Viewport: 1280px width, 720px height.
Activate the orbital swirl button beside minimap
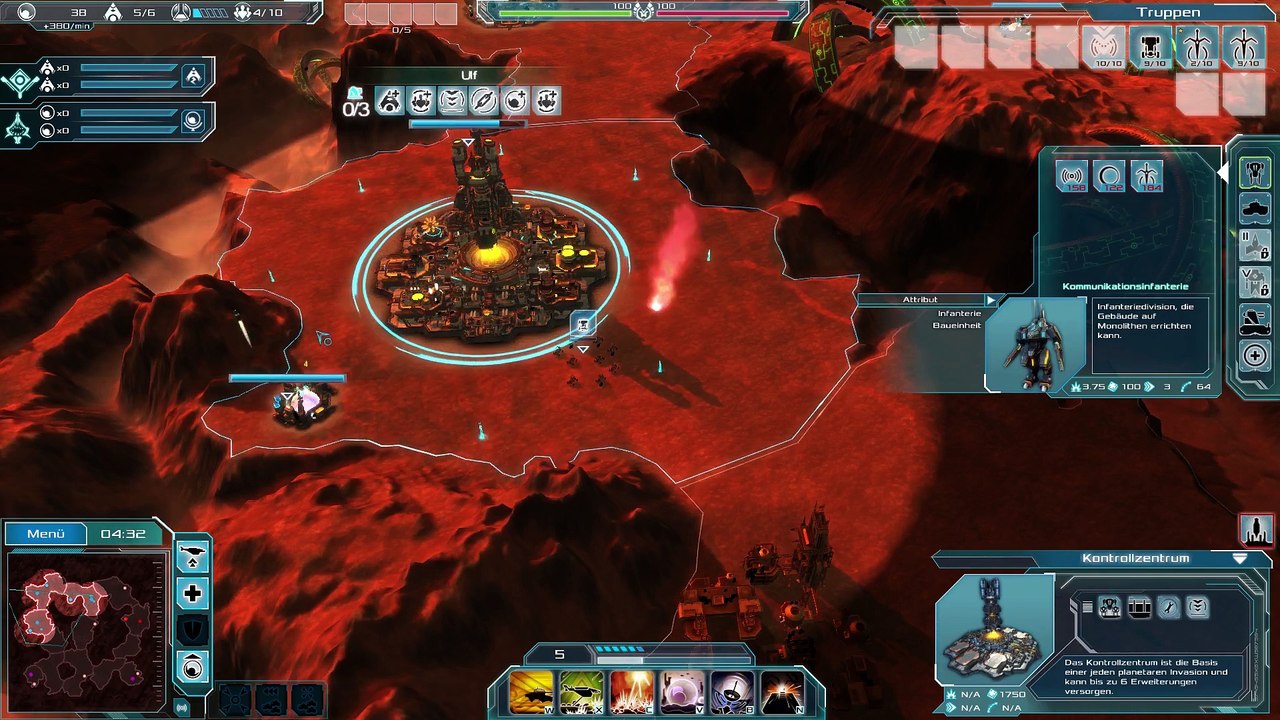pyautogui.click(x=193, y=665)
